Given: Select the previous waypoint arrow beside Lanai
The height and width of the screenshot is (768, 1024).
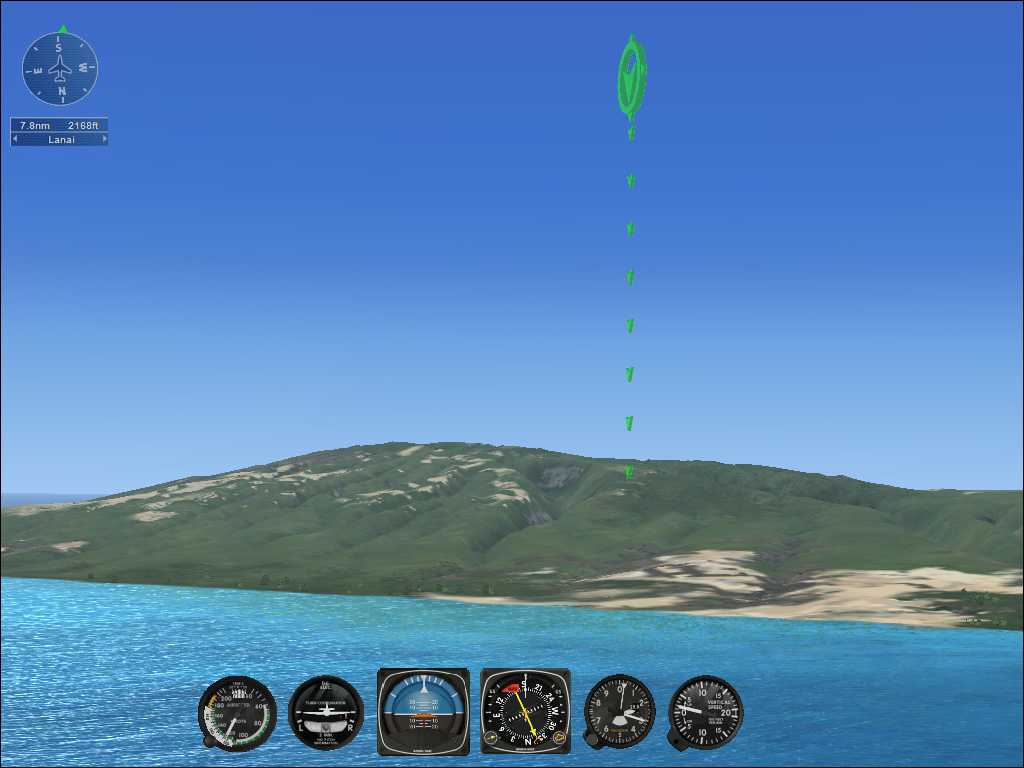Looking at the screenshot, I should tap(15, 140).
